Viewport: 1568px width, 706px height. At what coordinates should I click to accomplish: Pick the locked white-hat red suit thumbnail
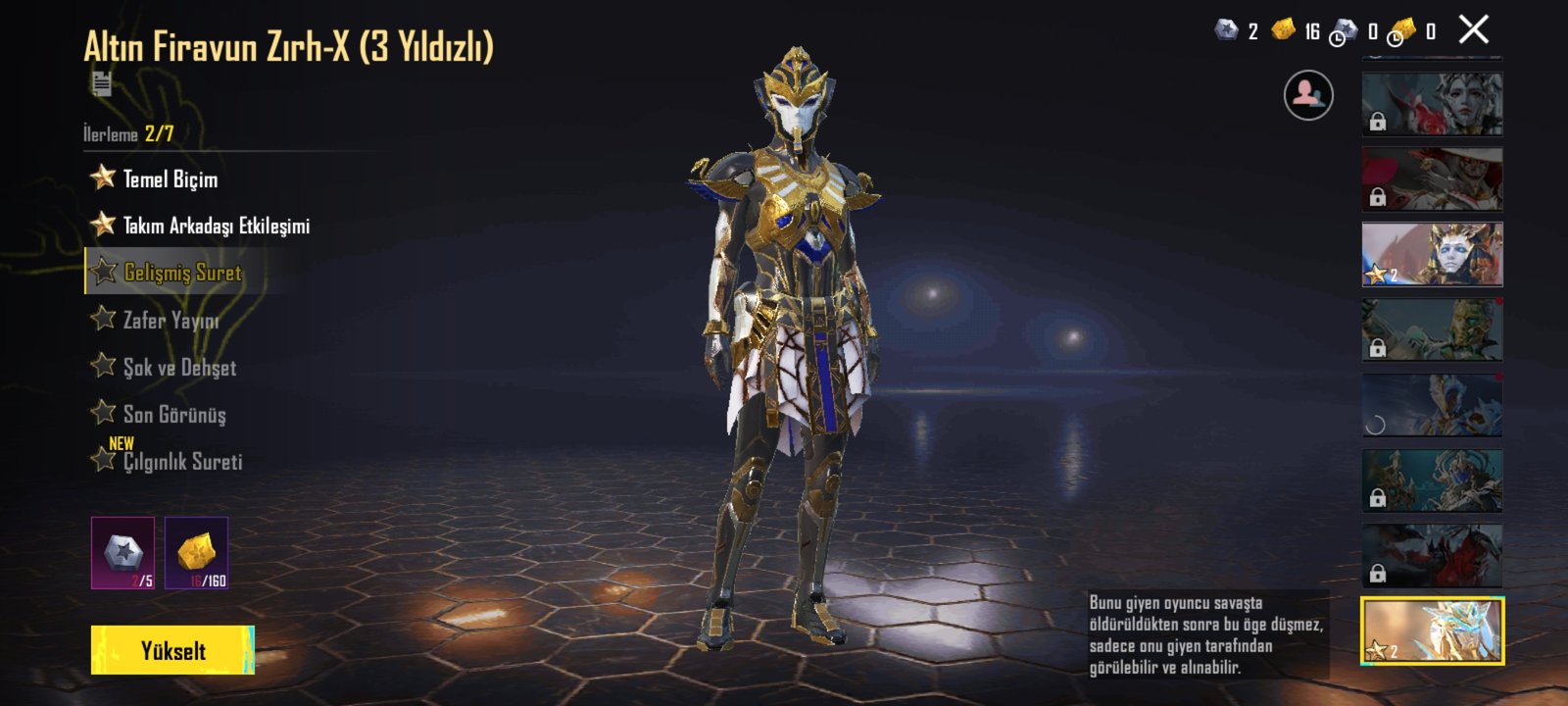click(1432, 178)
